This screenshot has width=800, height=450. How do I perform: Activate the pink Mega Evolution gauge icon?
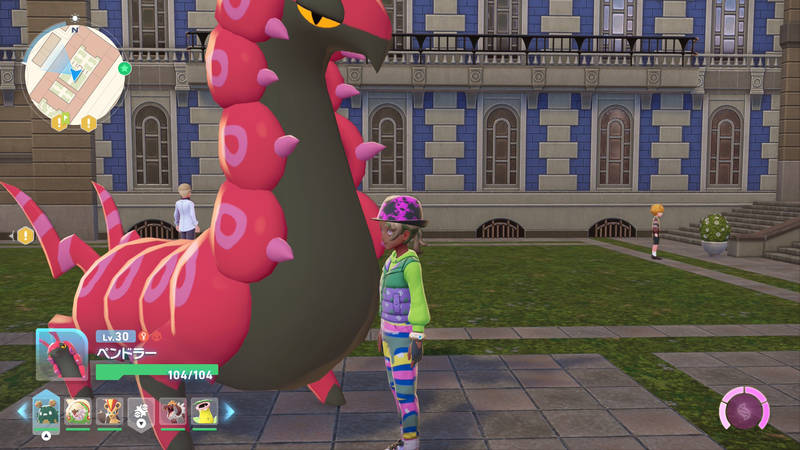point(745,411)
